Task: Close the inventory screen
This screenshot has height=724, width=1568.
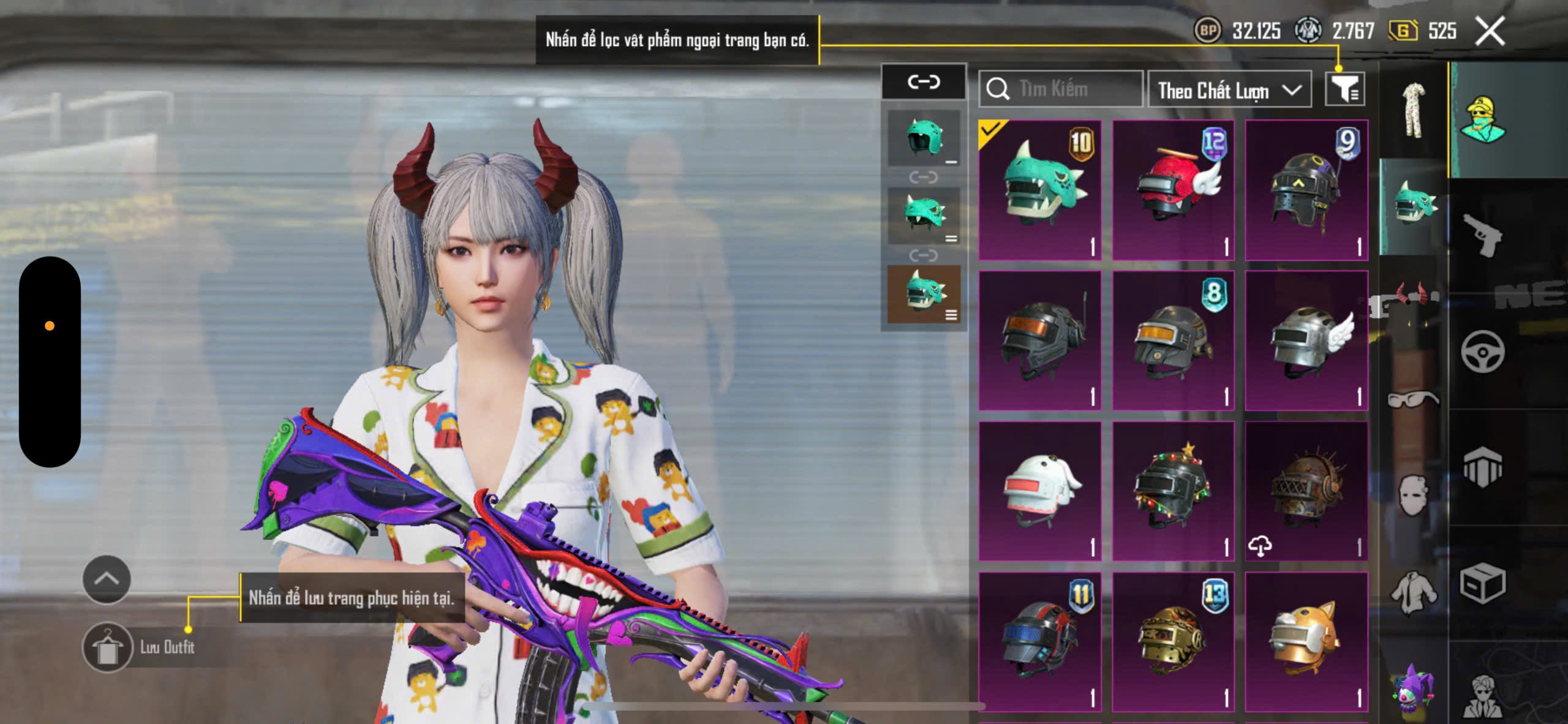Action: (x=1490, y=31)
